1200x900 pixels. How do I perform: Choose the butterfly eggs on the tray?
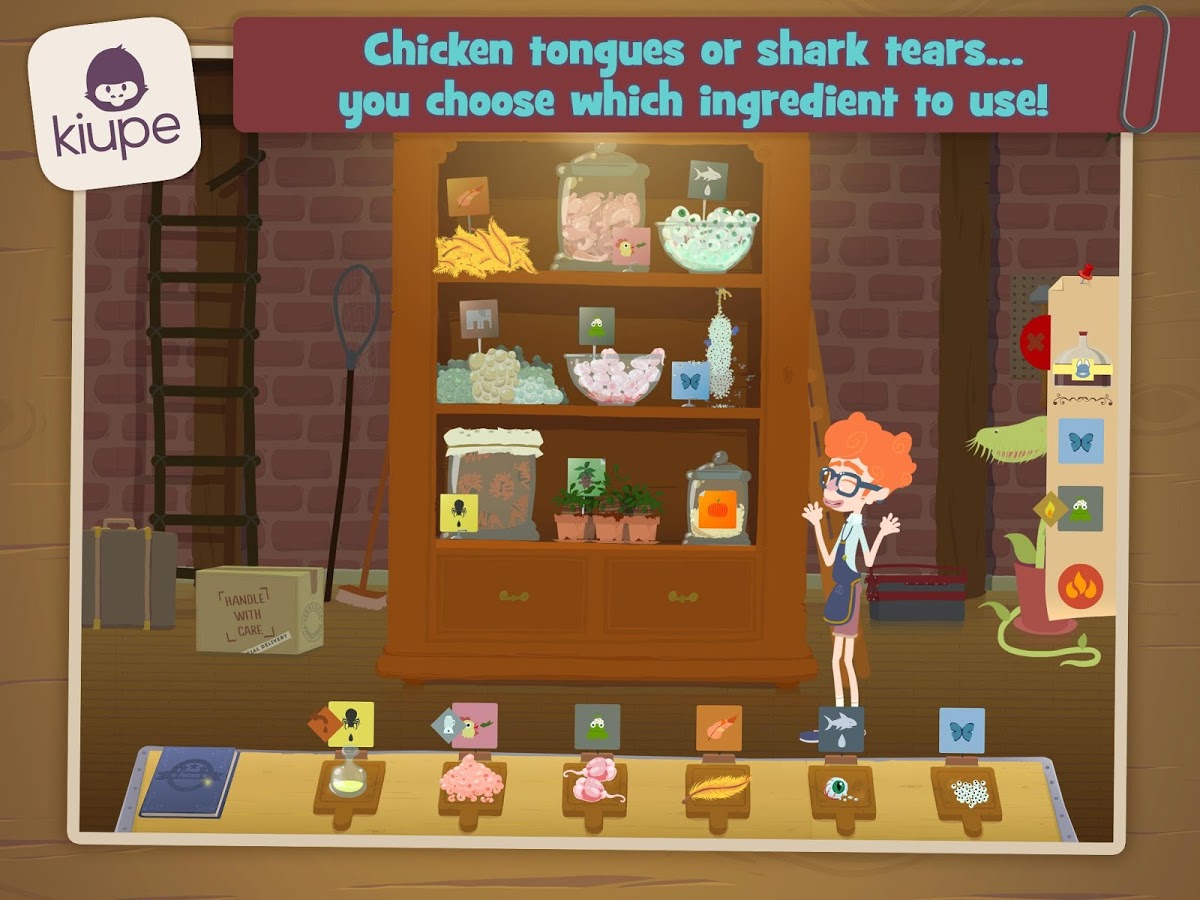click(964, 787)
